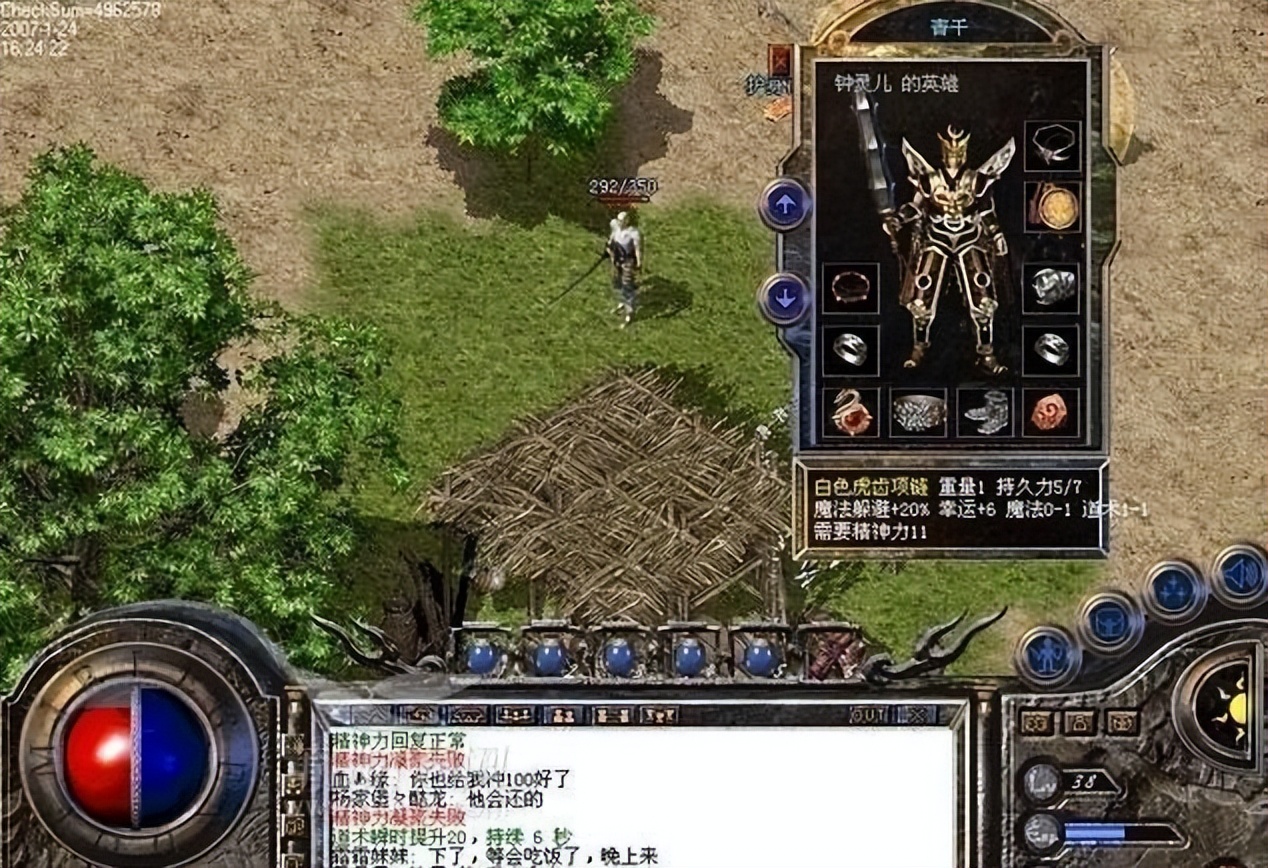Viewport: 1268px width, 868px height.
Task: Toggle the speaker sound round button
Action: pos(1240,575)
